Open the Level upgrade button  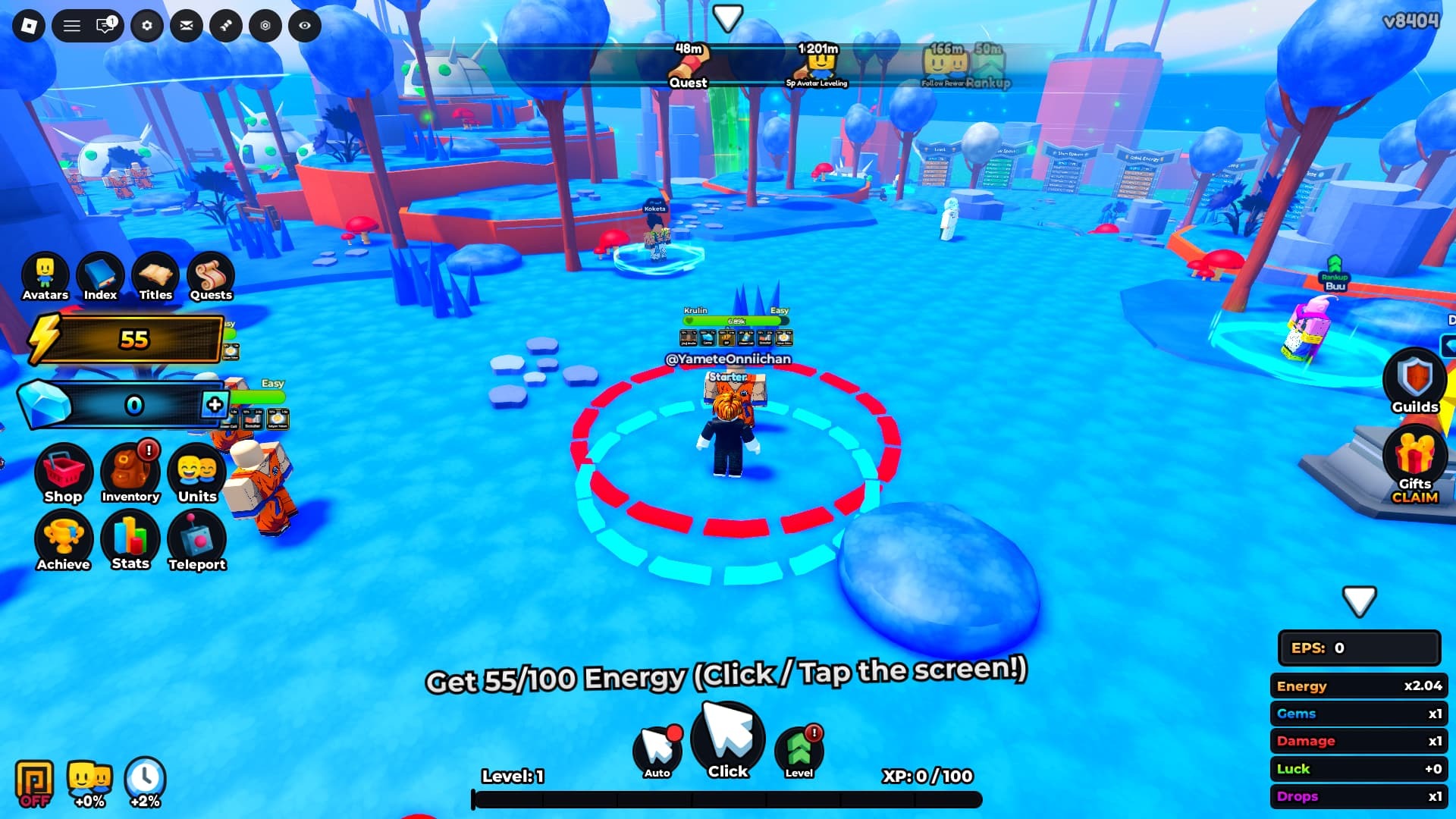click(799, 751)
